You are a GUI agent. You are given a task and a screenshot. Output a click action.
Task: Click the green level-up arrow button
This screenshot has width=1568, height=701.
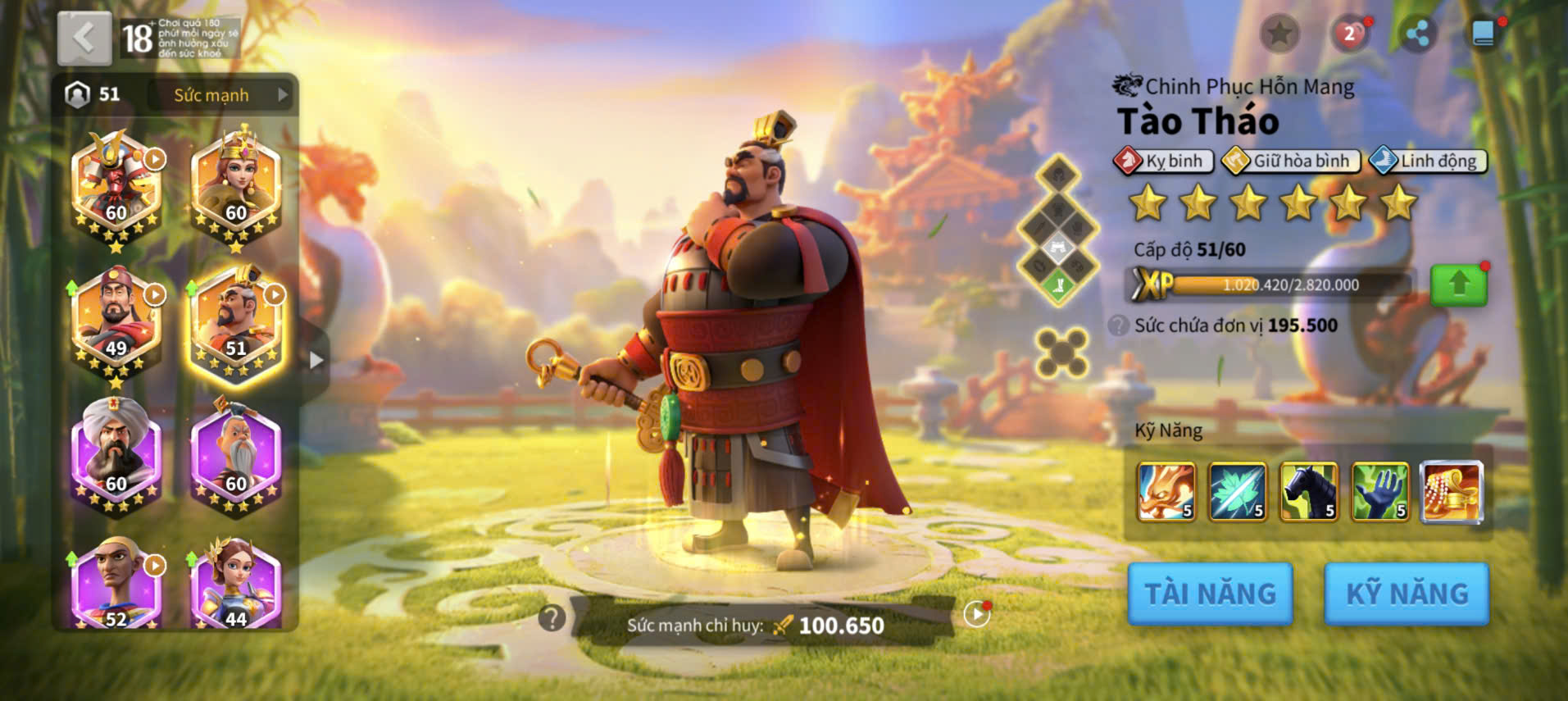pyautogui.click(x=1458, y=285)
